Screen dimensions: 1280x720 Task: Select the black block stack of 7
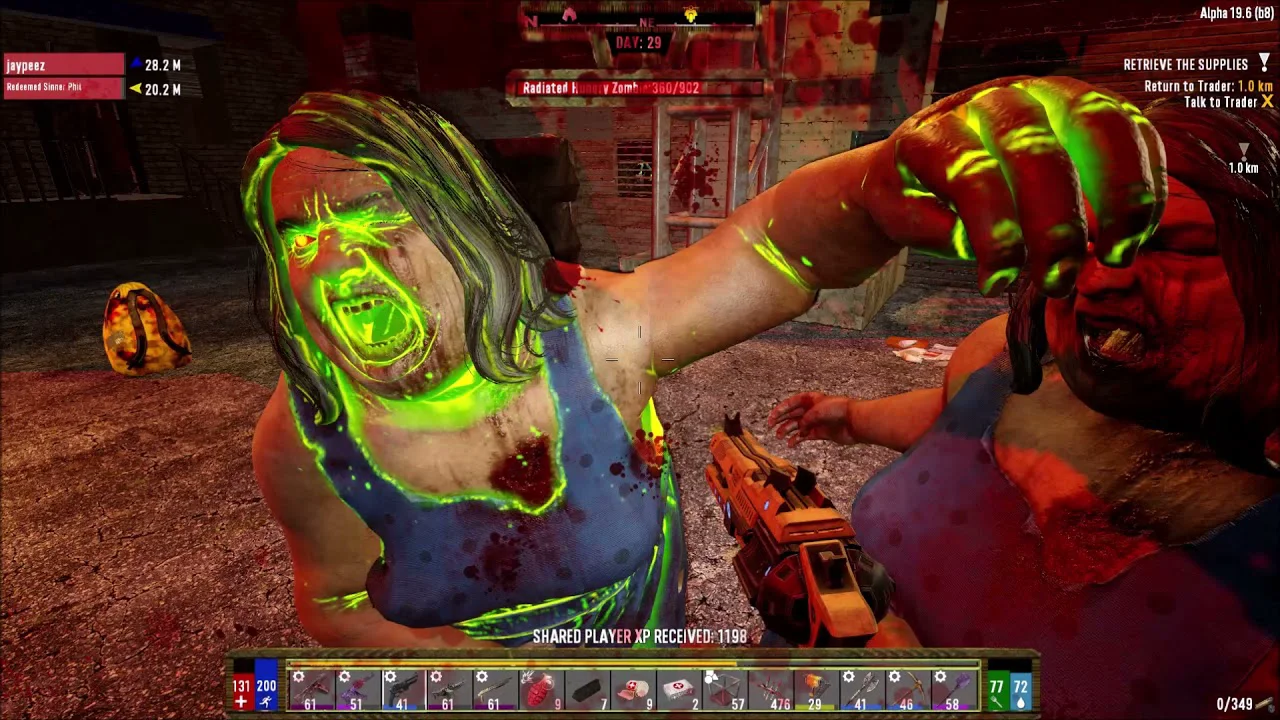(588, 690)
